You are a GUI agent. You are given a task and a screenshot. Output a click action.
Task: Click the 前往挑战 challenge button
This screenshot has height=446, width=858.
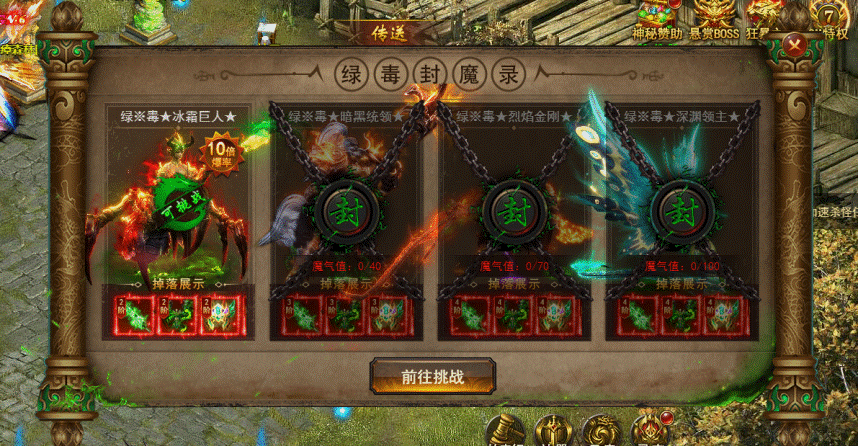(x=433, y=376)
